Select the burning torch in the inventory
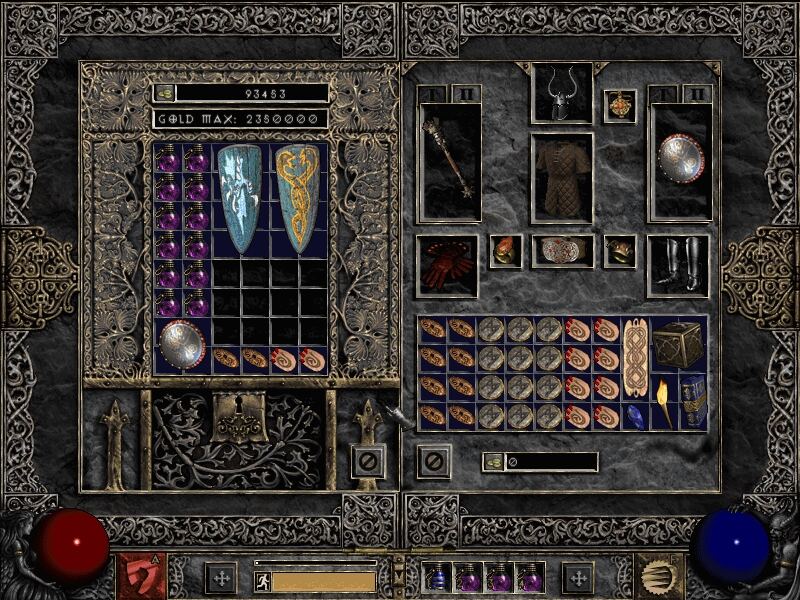 (x=664, y=403)
